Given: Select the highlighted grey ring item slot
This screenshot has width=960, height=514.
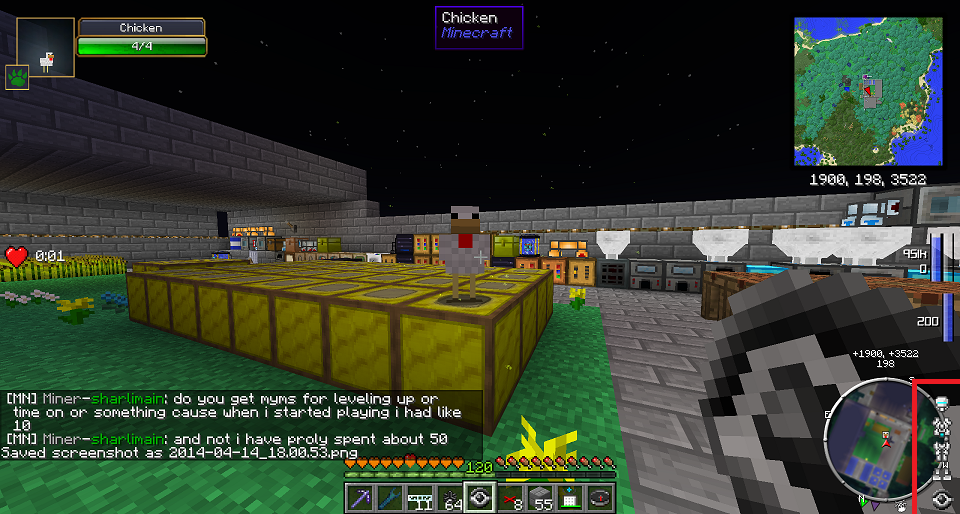Looking at the screenshot, I should (x=480, y=498).
